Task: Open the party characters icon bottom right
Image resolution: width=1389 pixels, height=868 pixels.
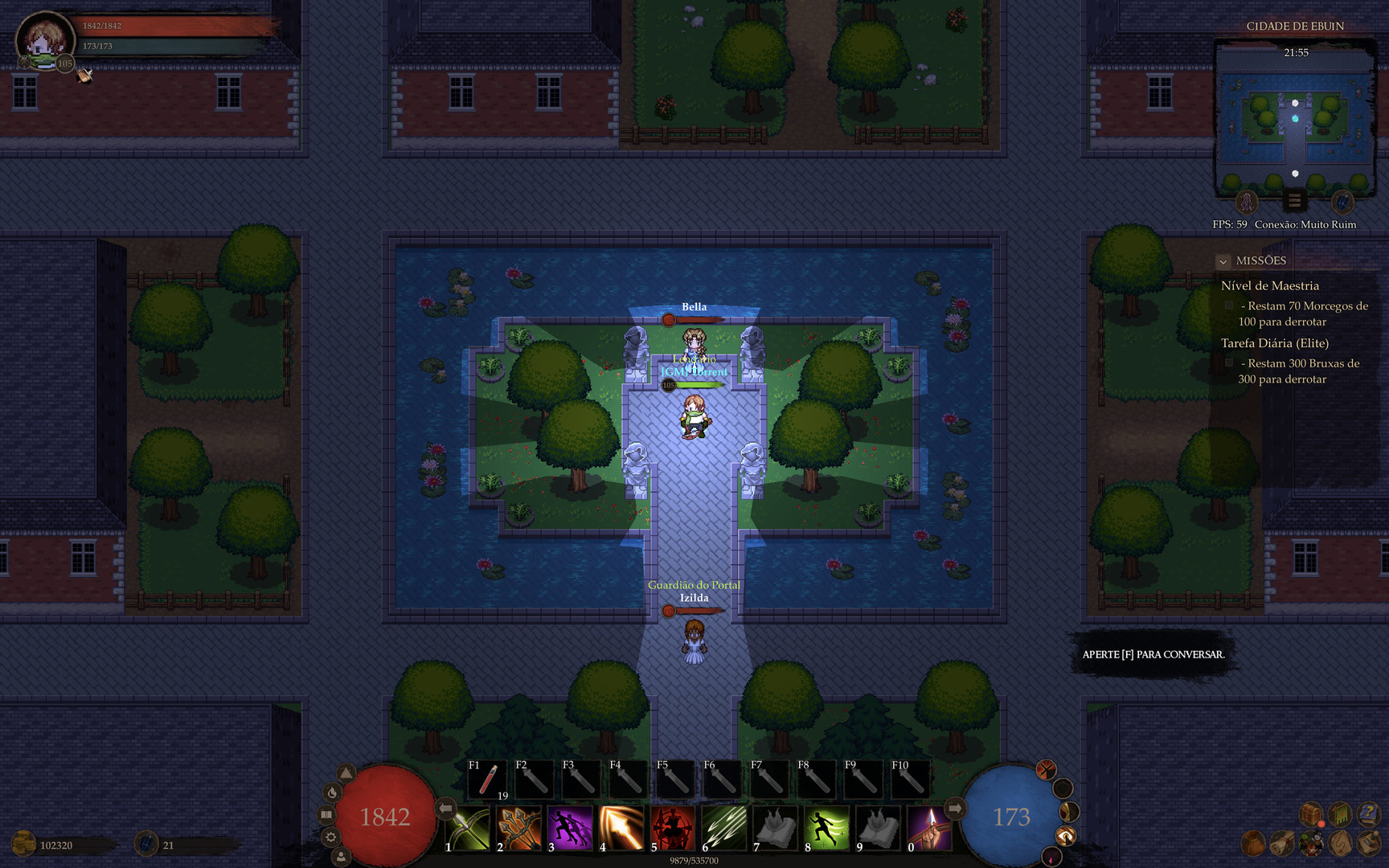Action: pos(1311,843)
